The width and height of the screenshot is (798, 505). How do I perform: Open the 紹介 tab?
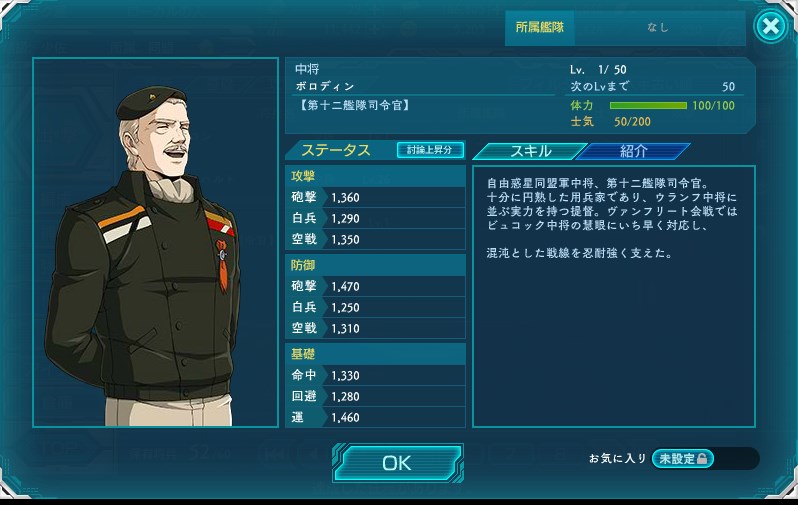tap(634, 151)
